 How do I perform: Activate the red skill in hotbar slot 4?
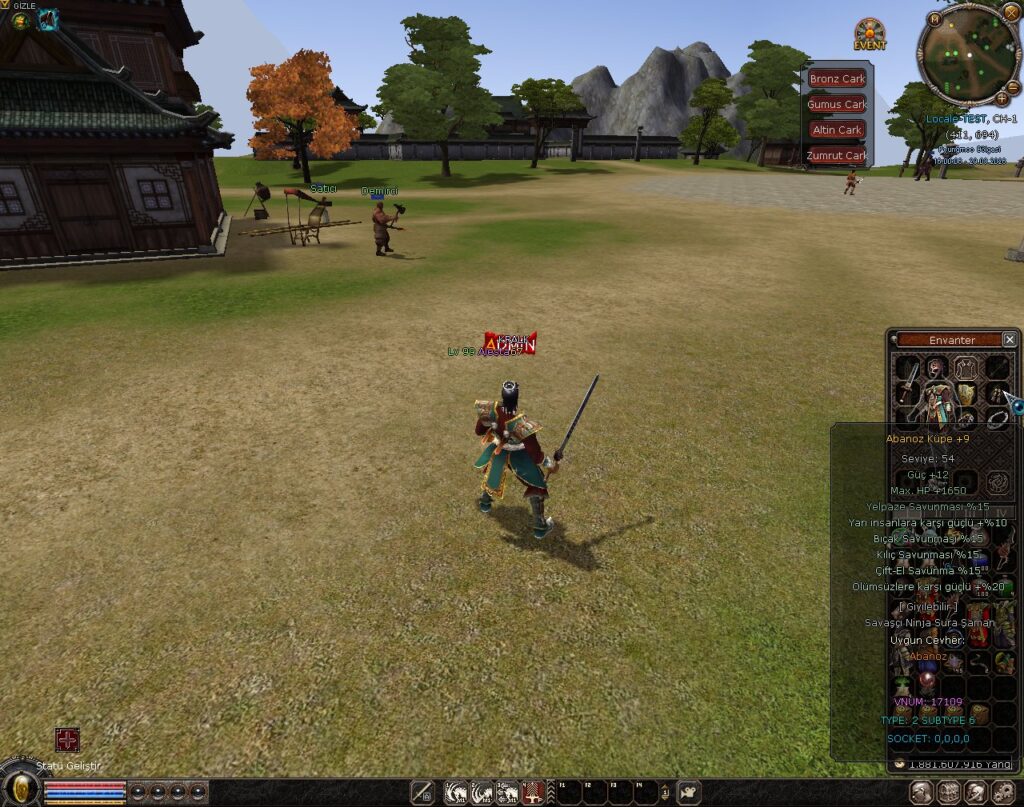(x=533, y=792)
